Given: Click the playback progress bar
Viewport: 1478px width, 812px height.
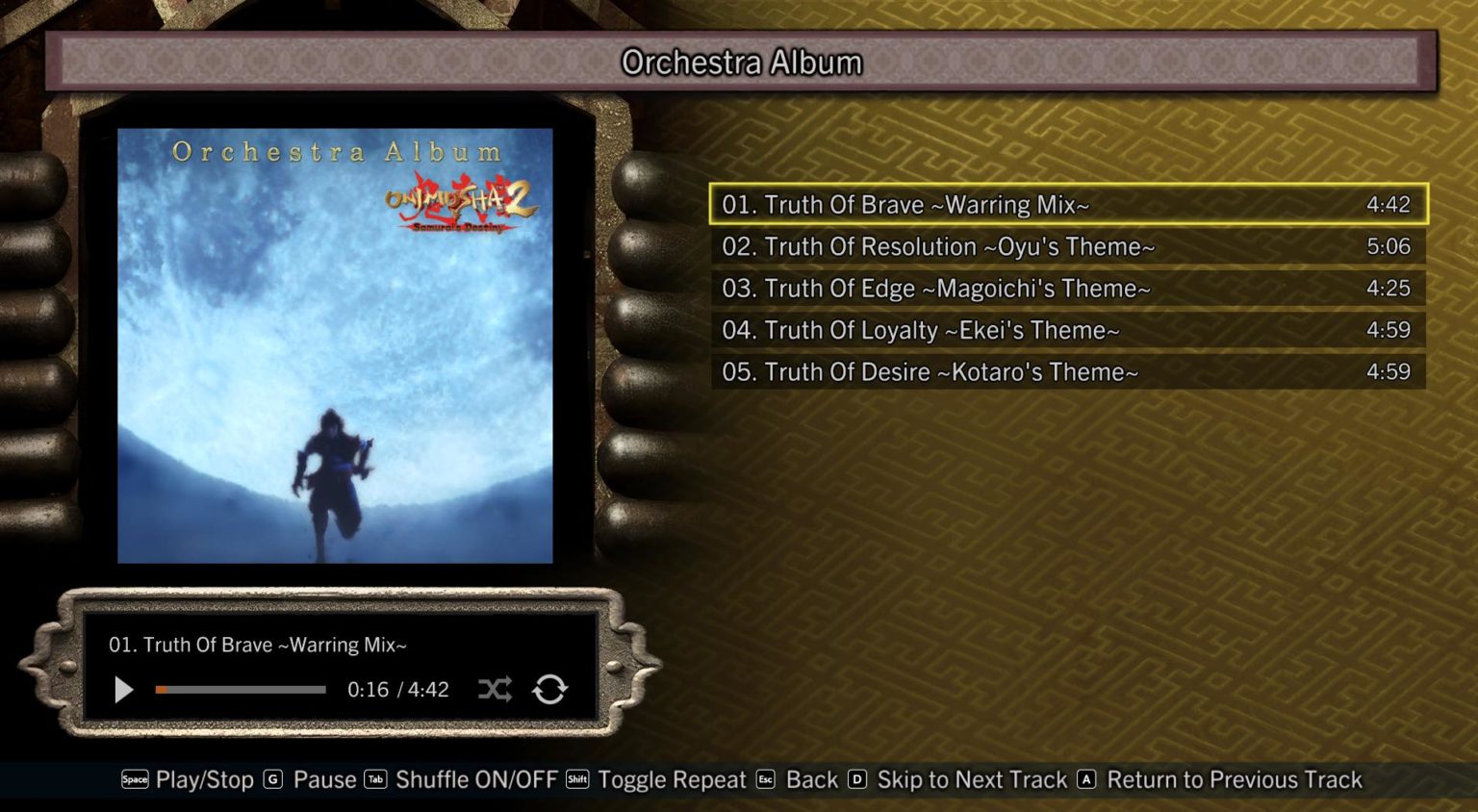Looking at the screenshot, I should coord(241,690).
